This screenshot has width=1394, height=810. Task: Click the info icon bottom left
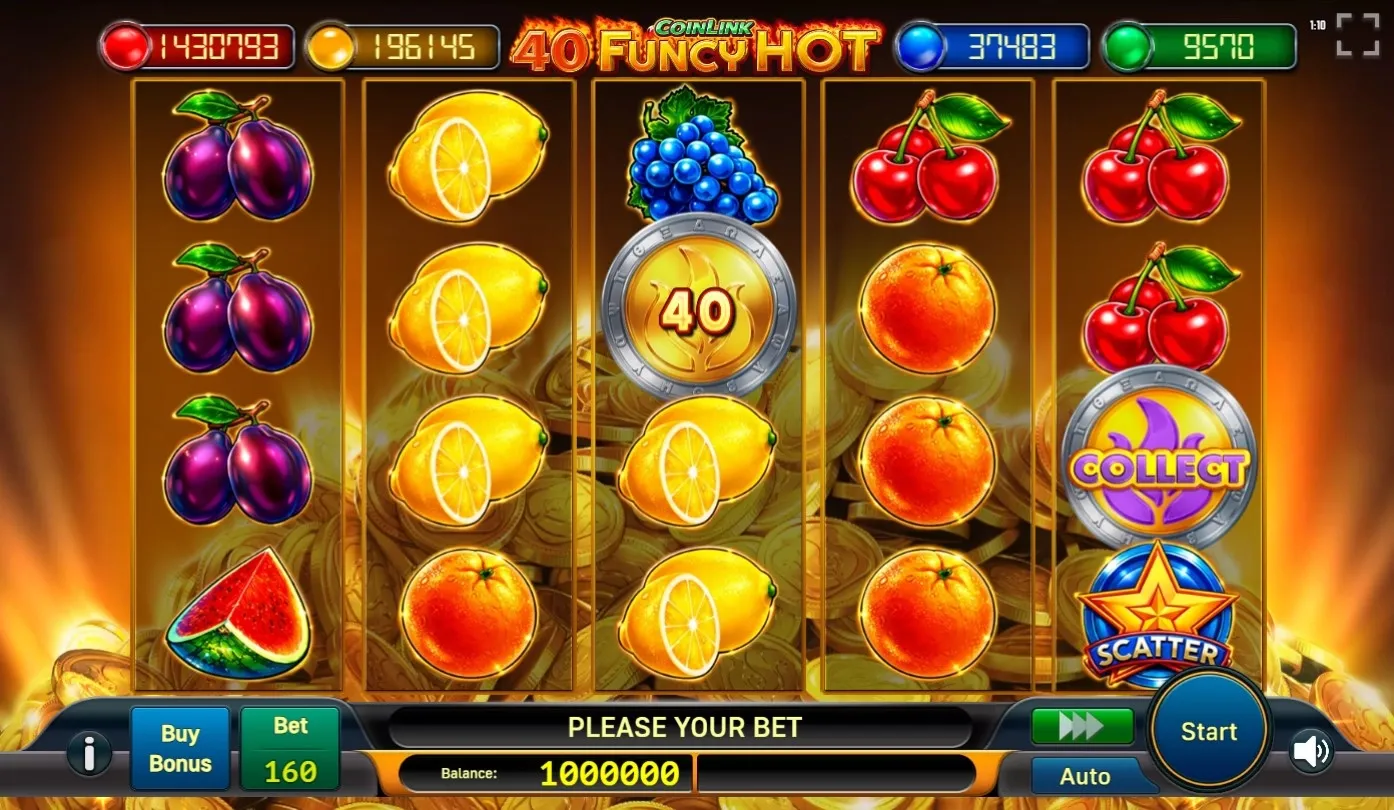[x=89, y=754]
